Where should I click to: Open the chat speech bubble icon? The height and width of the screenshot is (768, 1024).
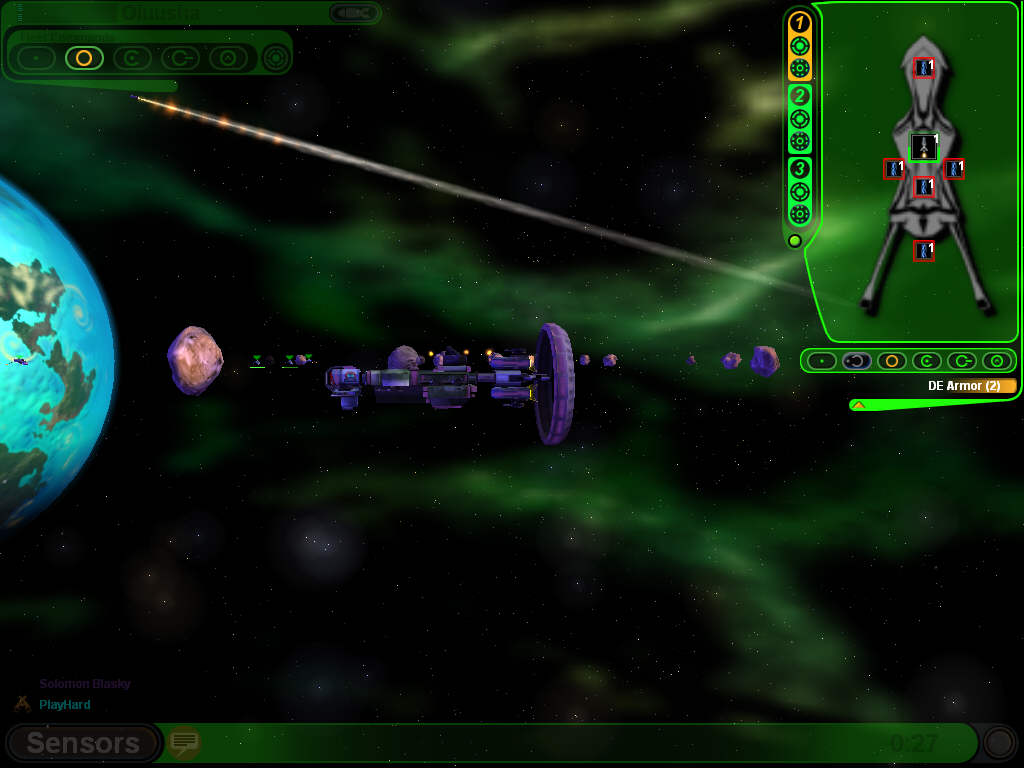pyautogui.click(x=184, y=742)
